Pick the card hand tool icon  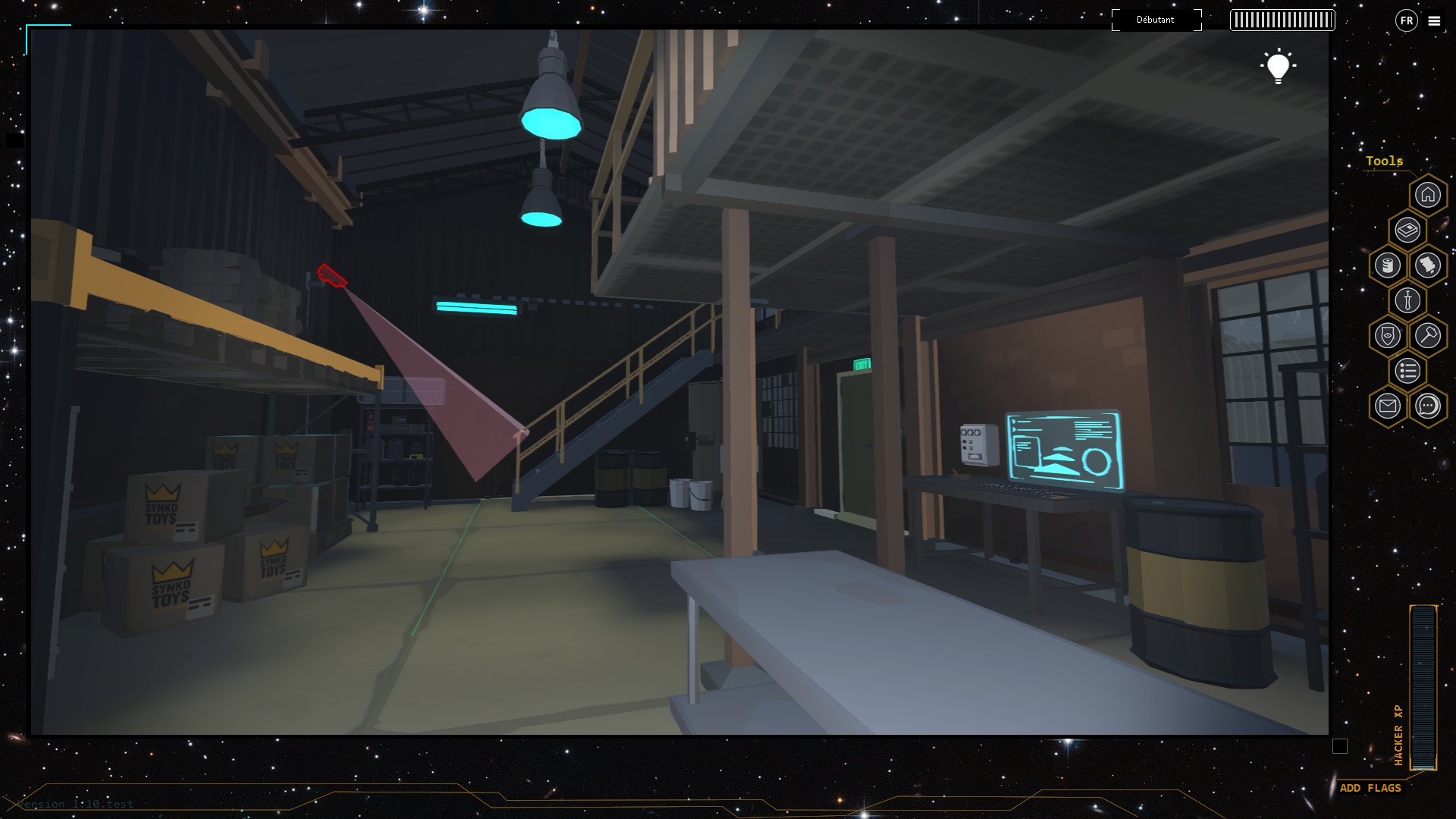(x=1428, y=265)
